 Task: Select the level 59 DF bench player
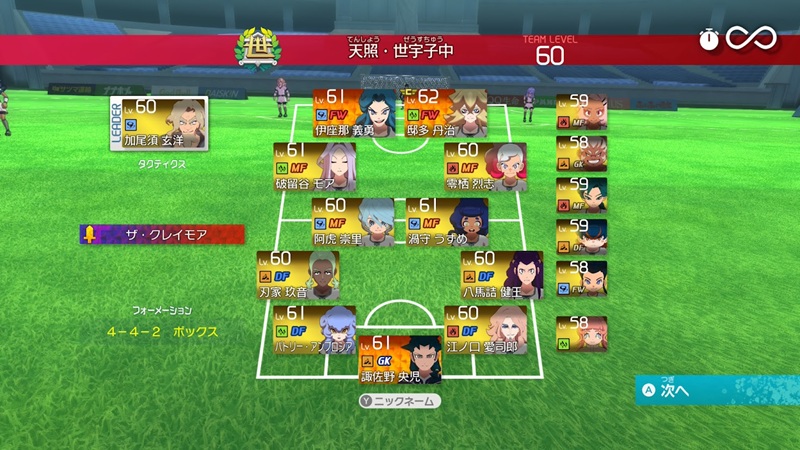pyautogui.click(x=584, y=233)
